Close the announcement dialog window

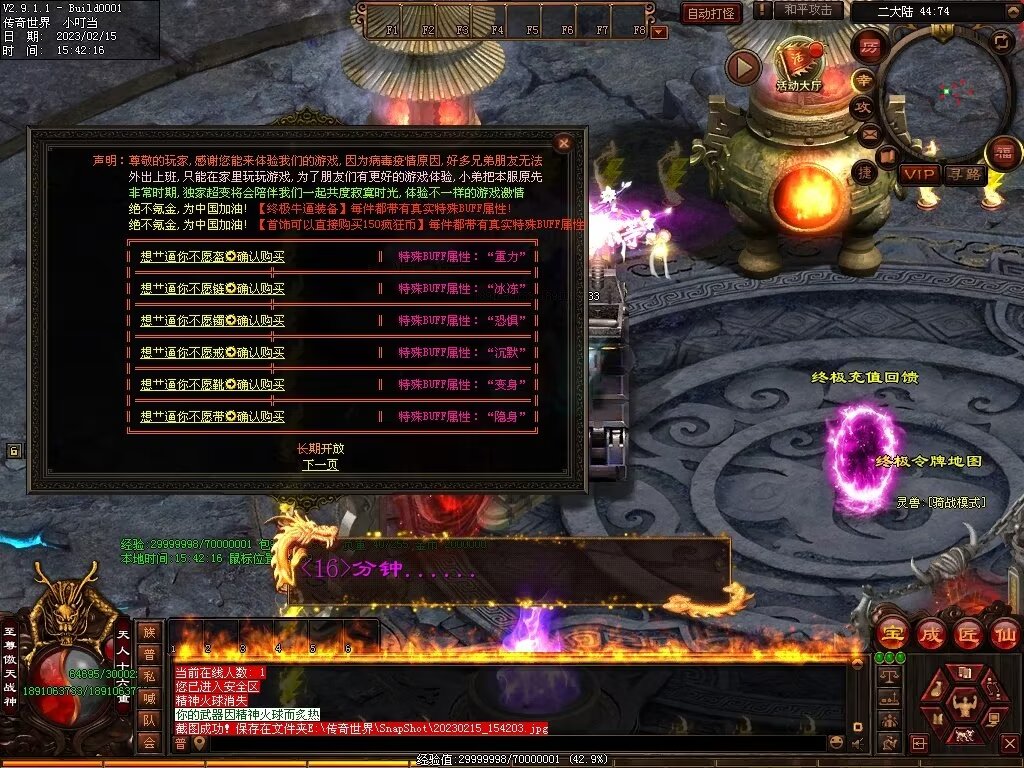click(564, 143)
